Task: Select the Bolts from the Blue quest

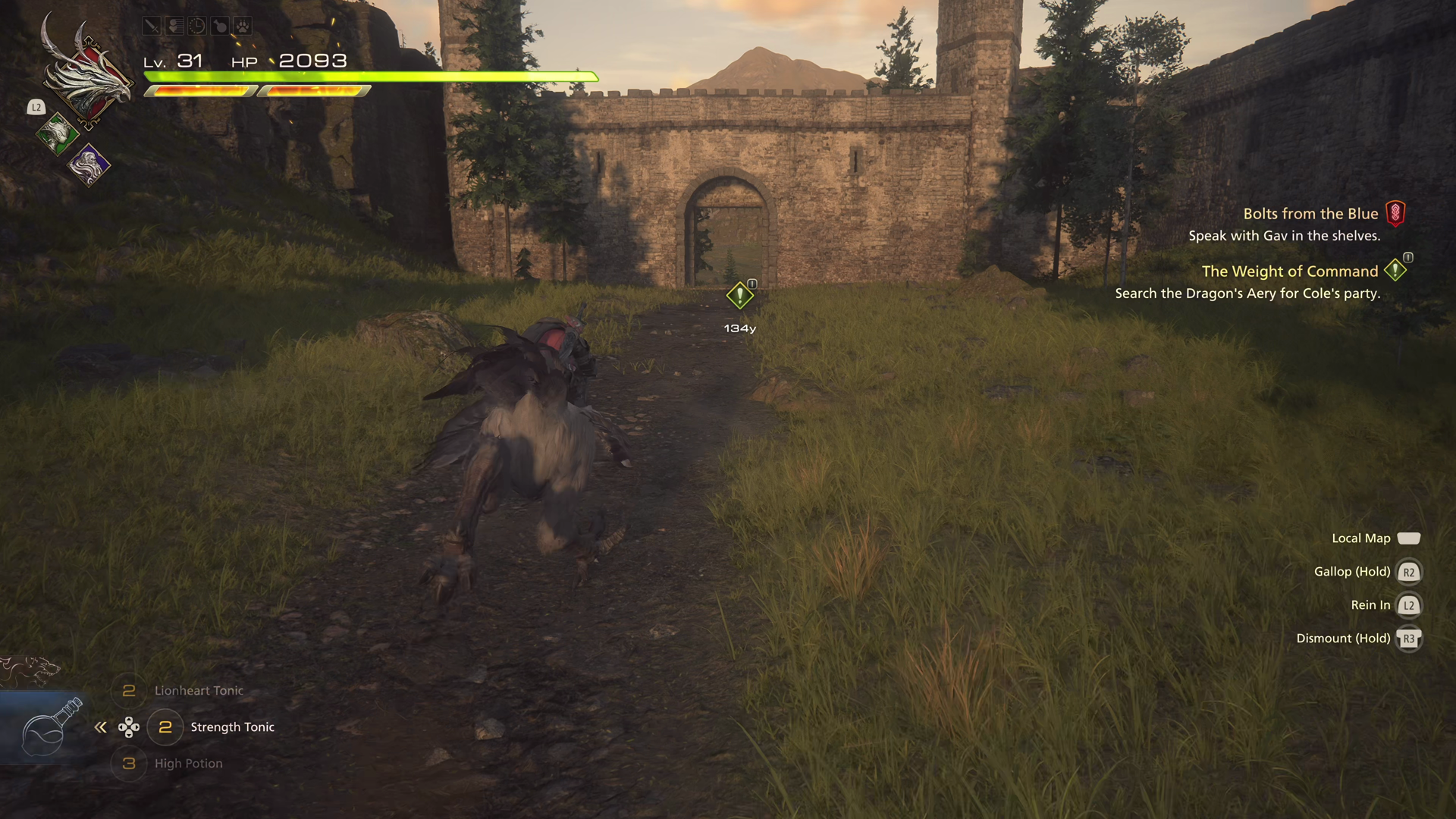Action: point(1311,213)
